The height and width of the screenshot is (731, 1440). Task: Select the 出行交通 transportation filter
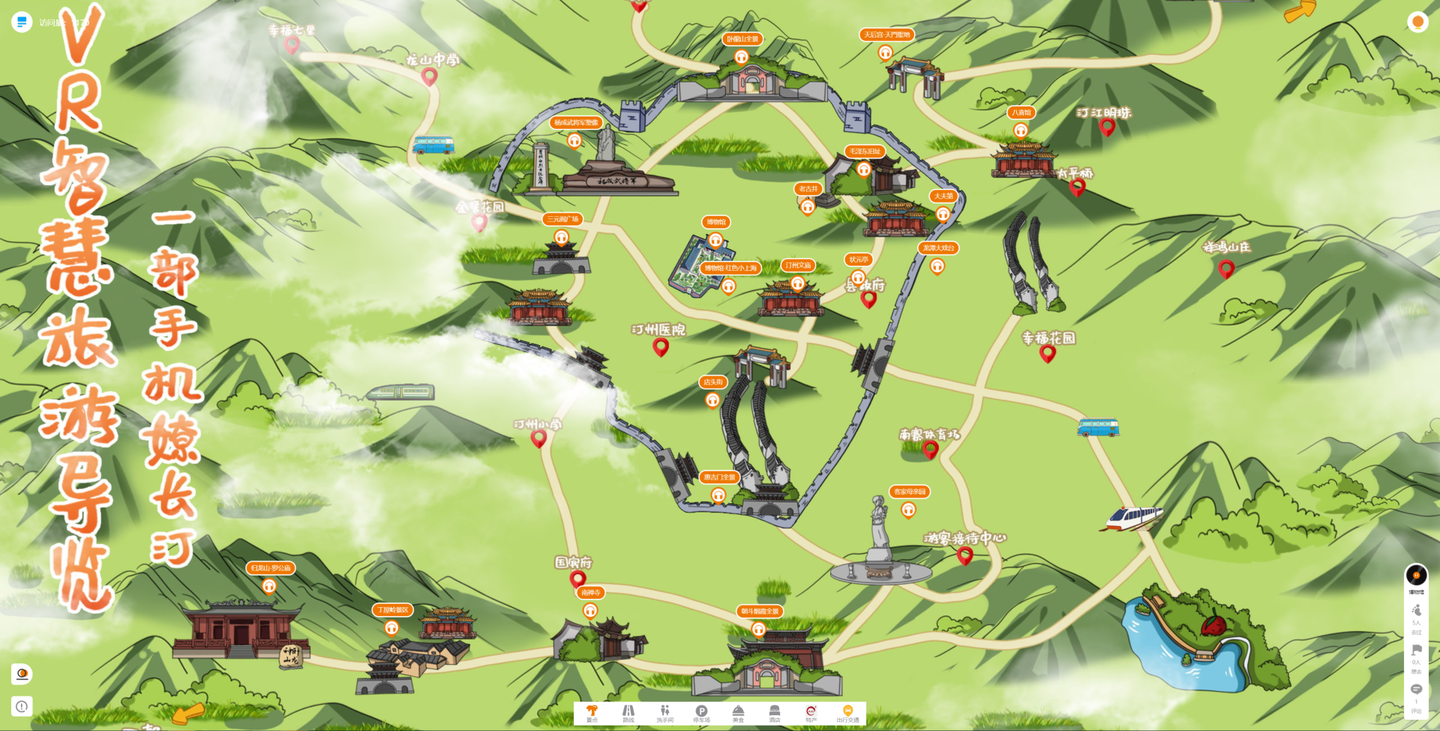848,713
